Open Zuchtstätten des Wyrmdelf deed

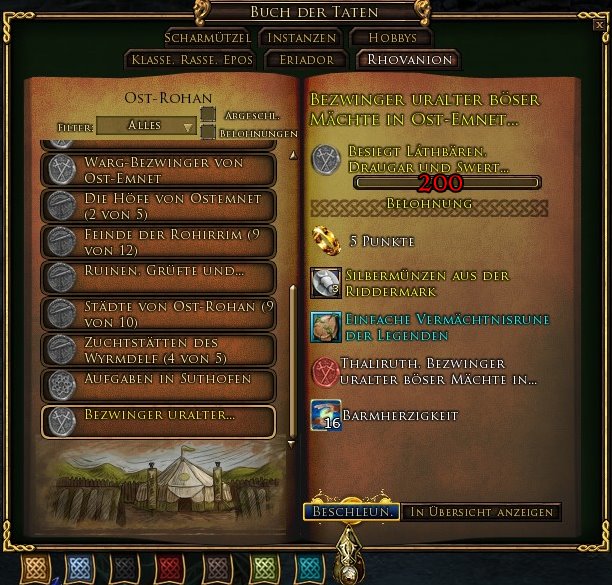tap(159, 349)
